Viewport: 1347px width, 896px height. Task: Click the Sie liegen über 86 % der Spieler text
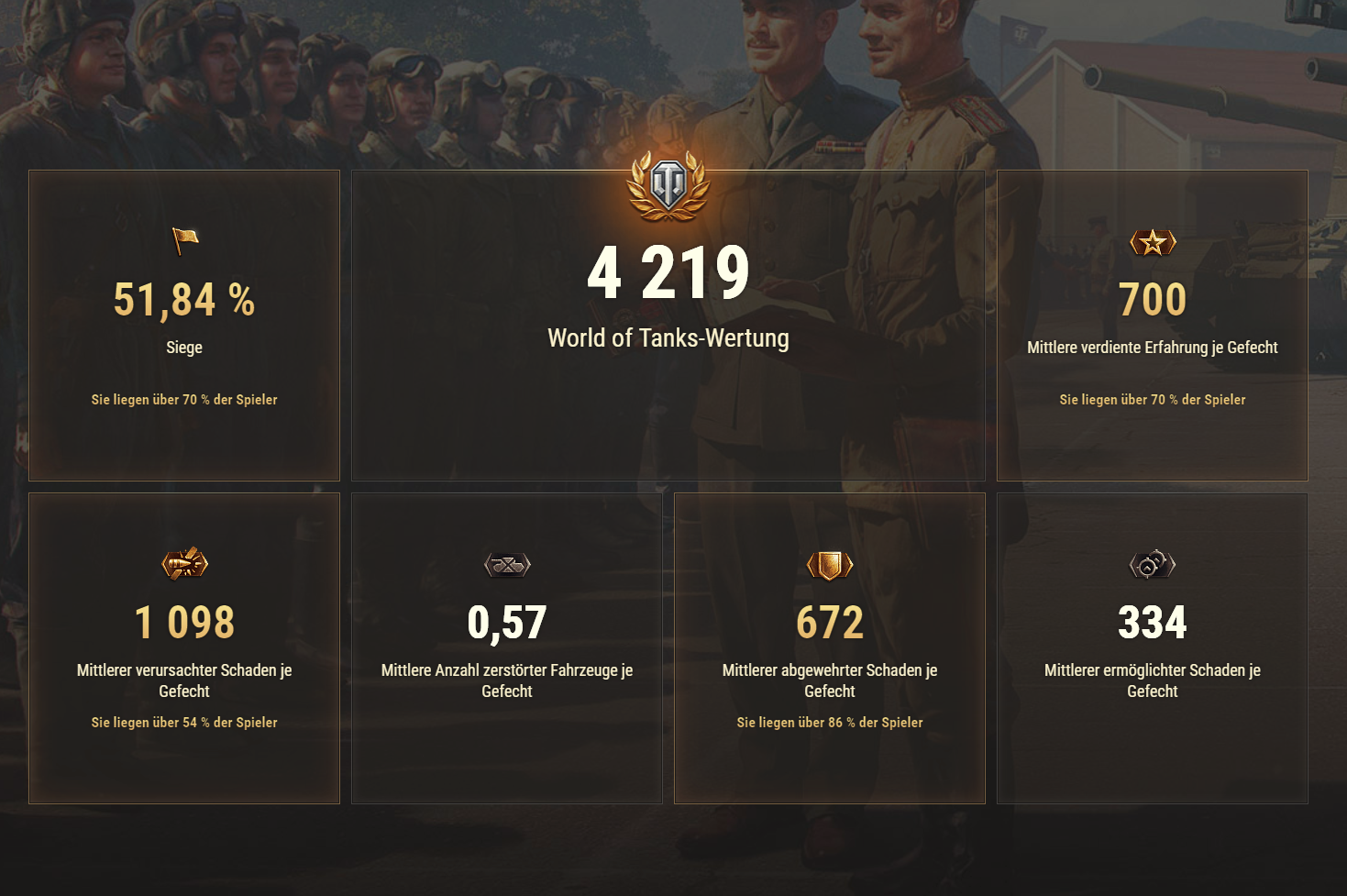tap(829, 723)
